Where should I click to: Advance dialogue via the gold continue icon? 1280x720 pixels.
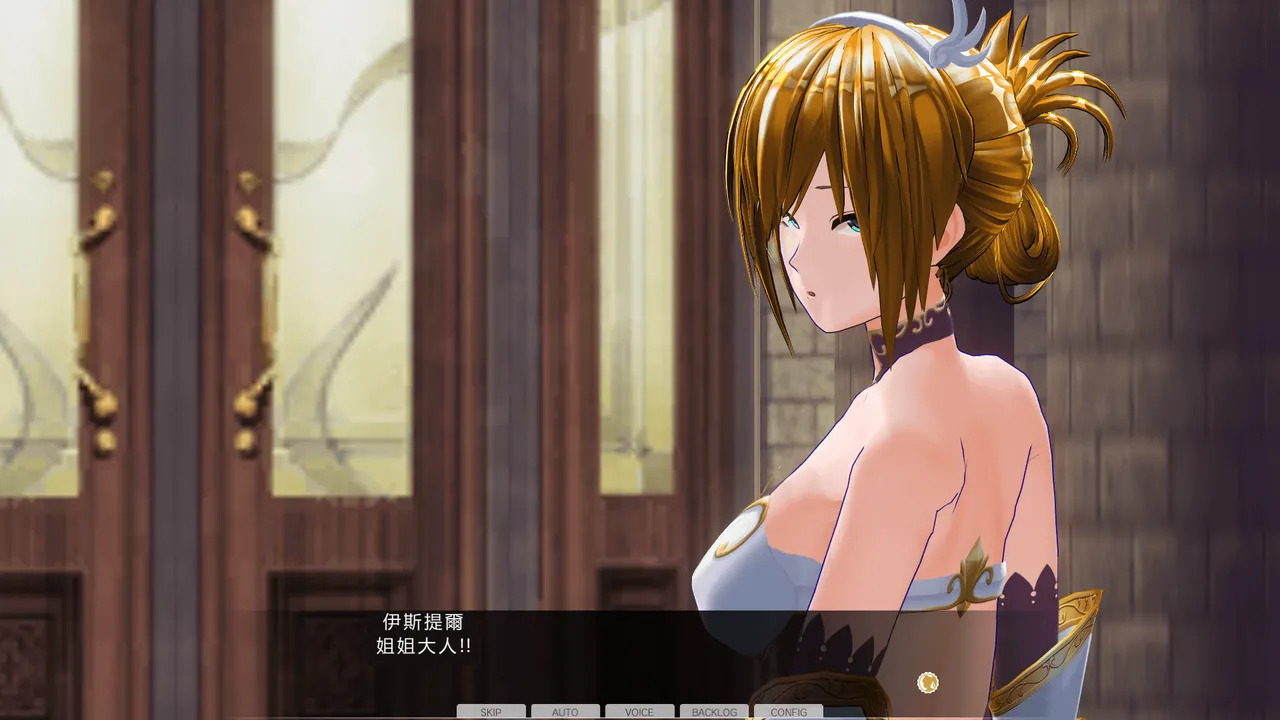[927, 682]
